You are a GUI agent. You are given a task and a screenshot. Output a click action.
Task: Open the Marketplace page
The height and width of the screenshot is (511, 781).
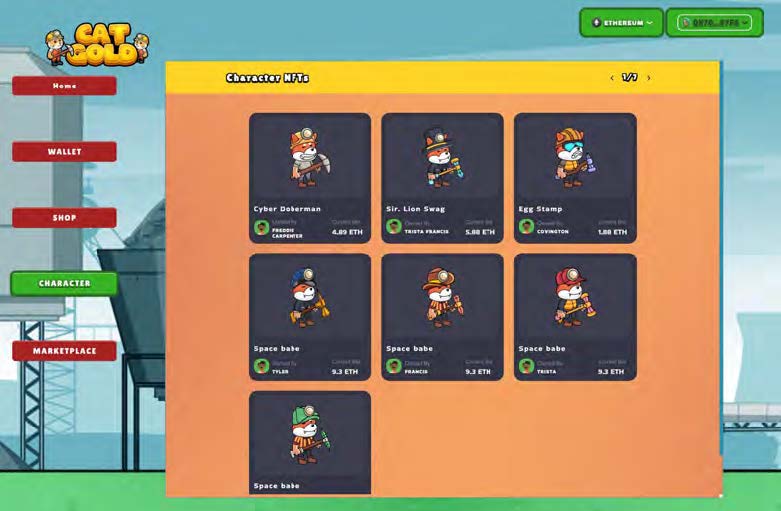[64, 351]
